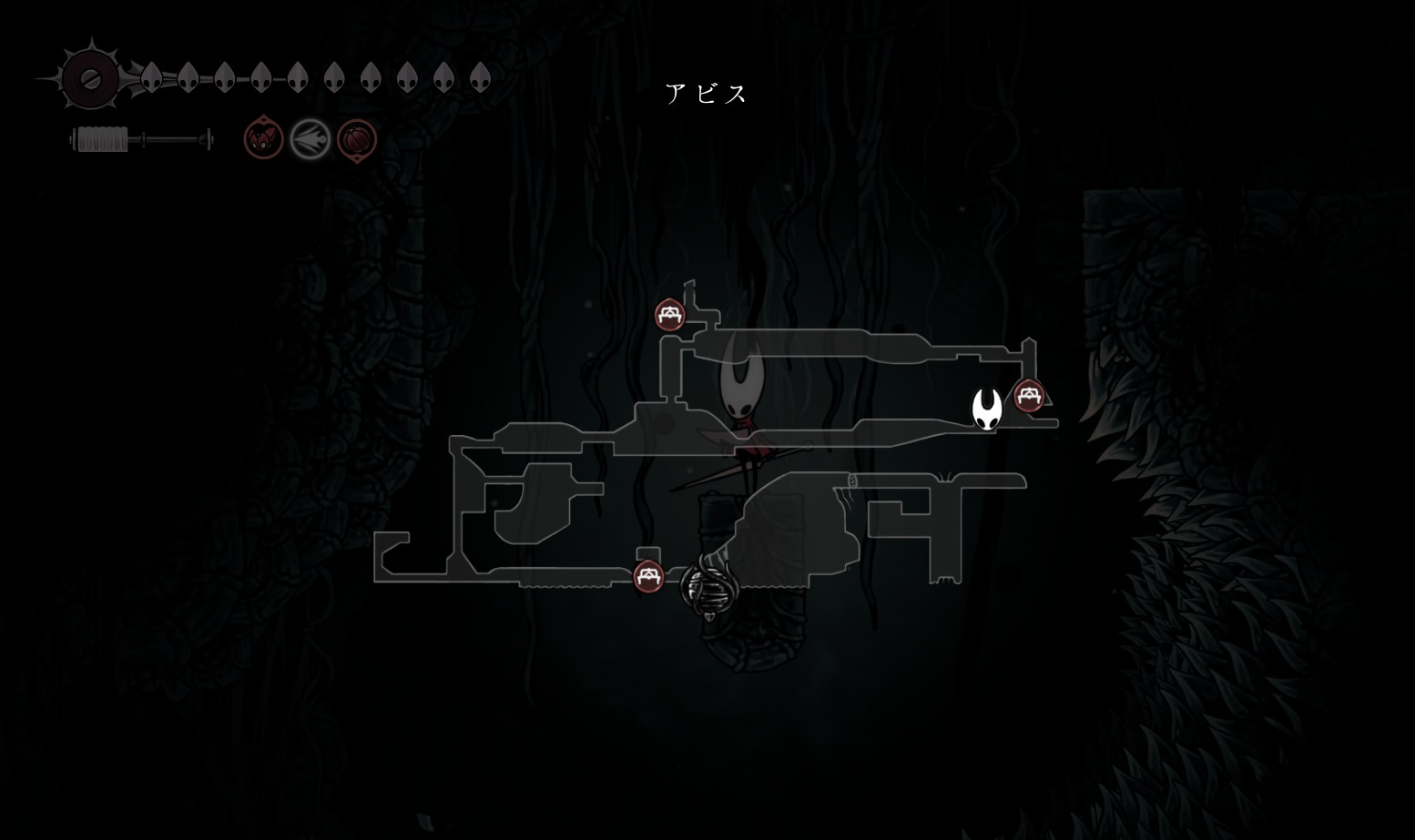The image size is (1415, 840).
Task: Select the grey dart tool icon
Action: pos(310,140)
